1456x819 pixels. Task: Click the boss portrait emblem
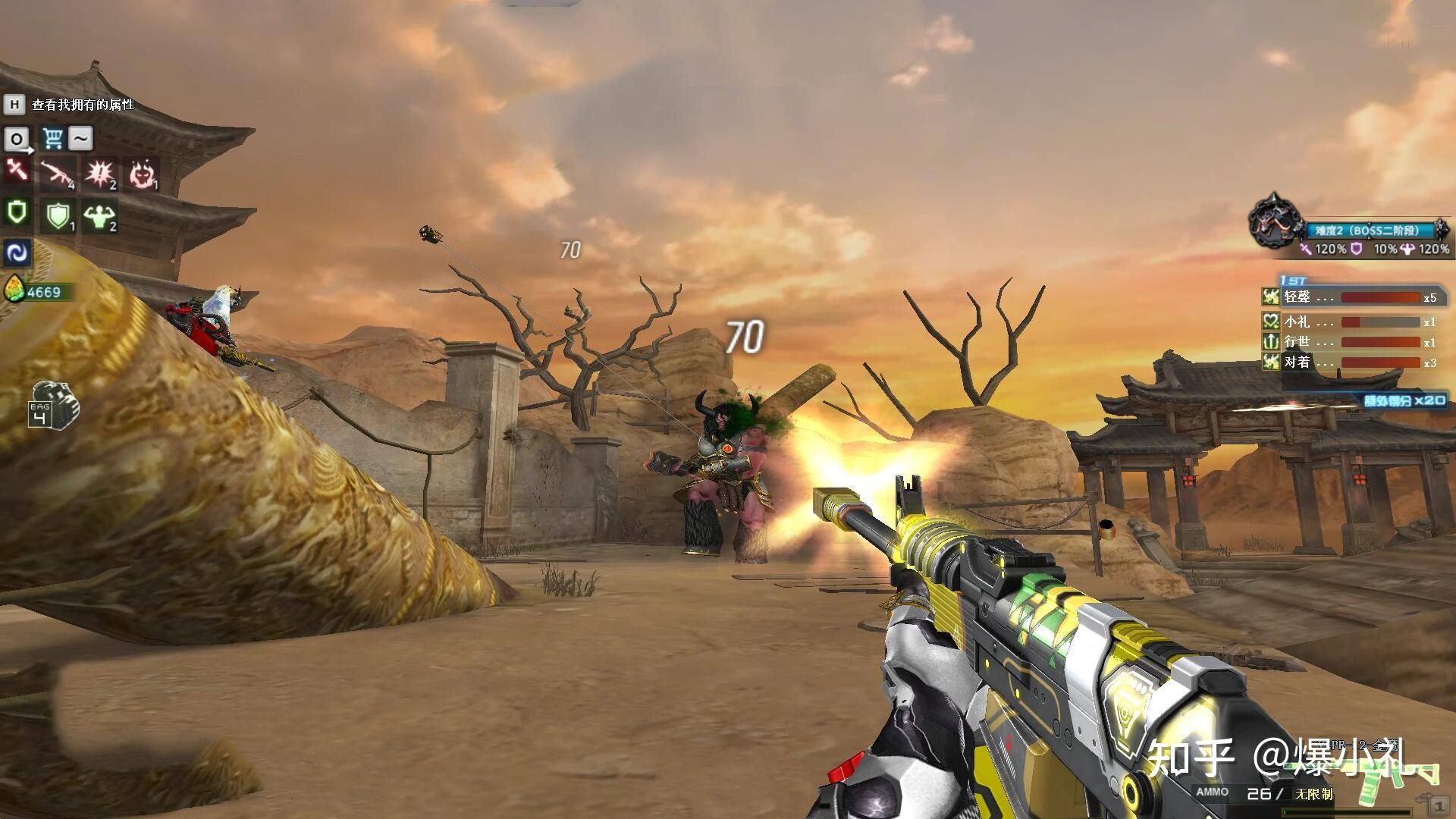pyautogui.click(x=1275, y=221)
